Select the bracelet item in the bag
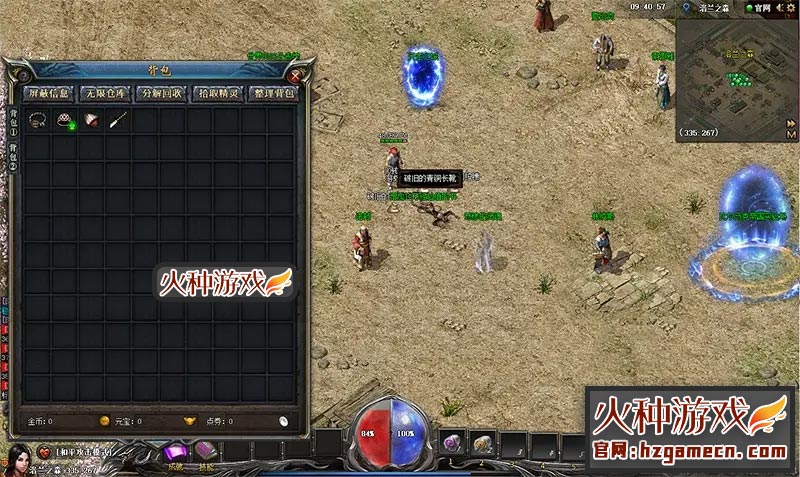 (x=39, y=121)
